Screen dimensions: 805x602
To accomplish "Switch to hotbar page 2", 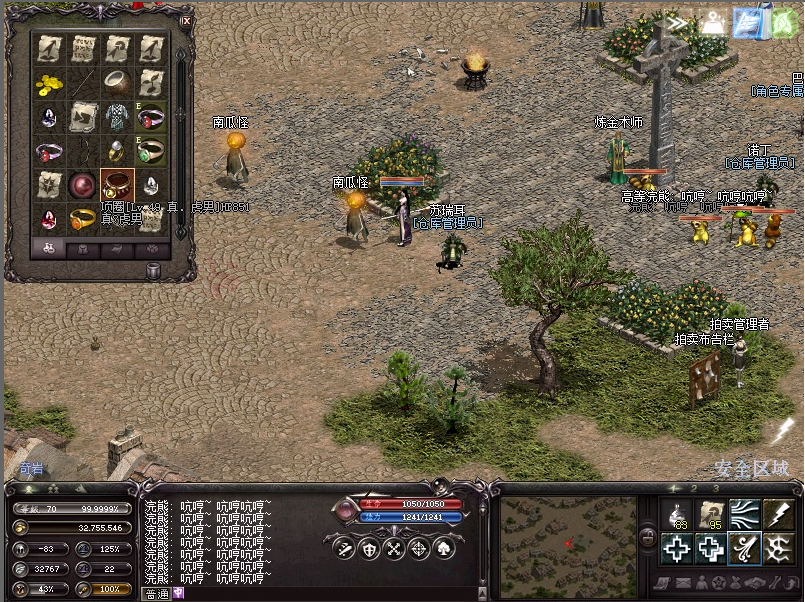I will click(695, 489).
